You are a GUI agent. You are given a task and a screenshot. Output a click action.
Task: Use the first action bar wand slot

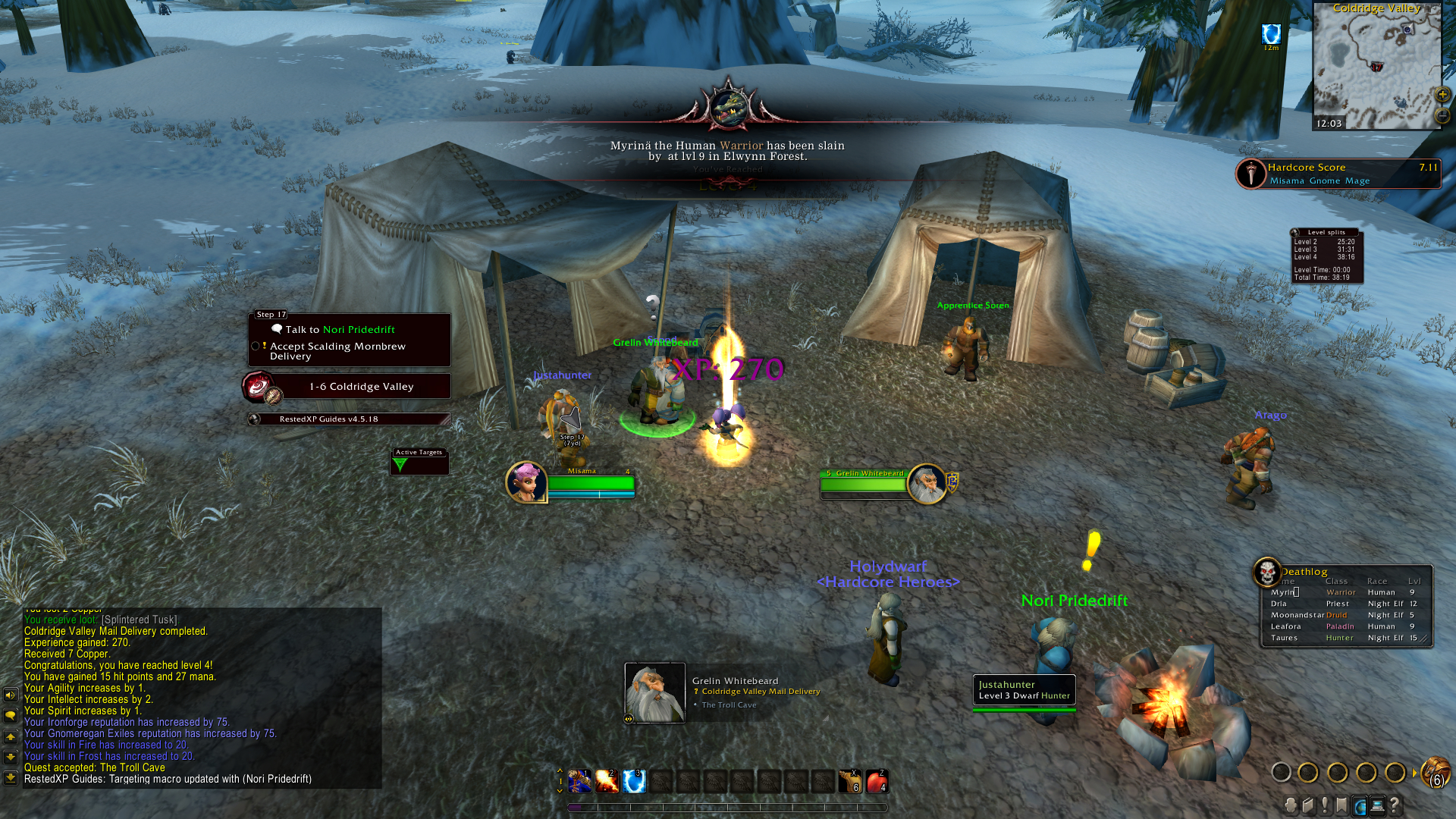[580, 781]
